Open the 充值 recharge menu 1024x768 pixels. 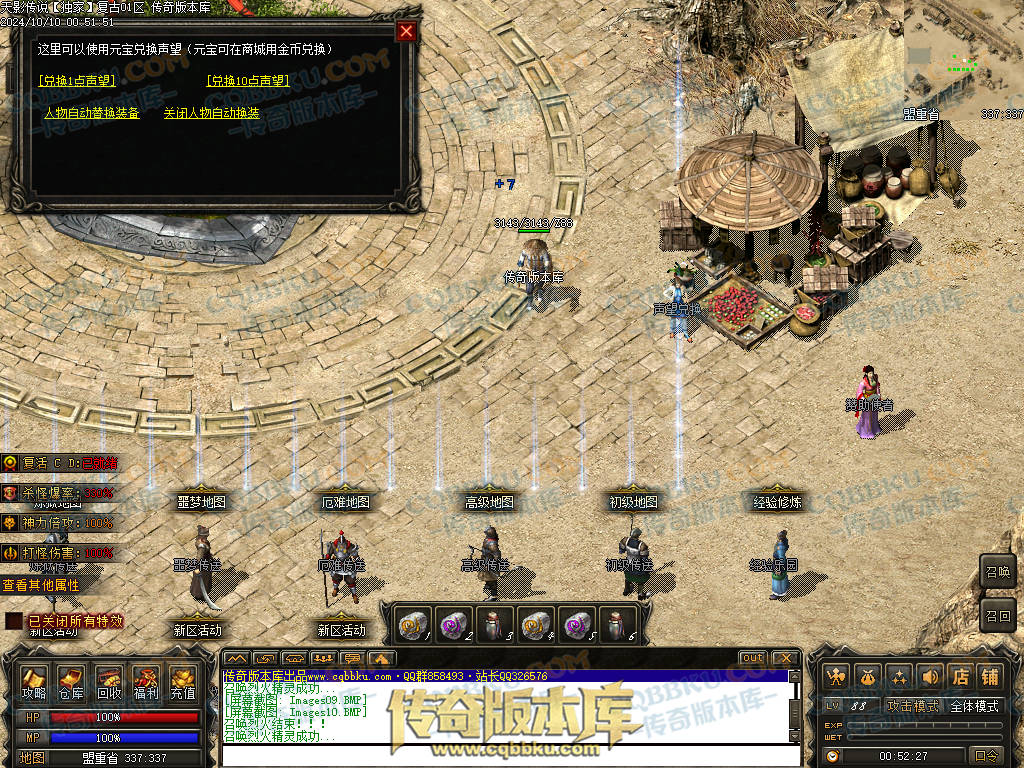pyautogui.click(x=183, y=682)
